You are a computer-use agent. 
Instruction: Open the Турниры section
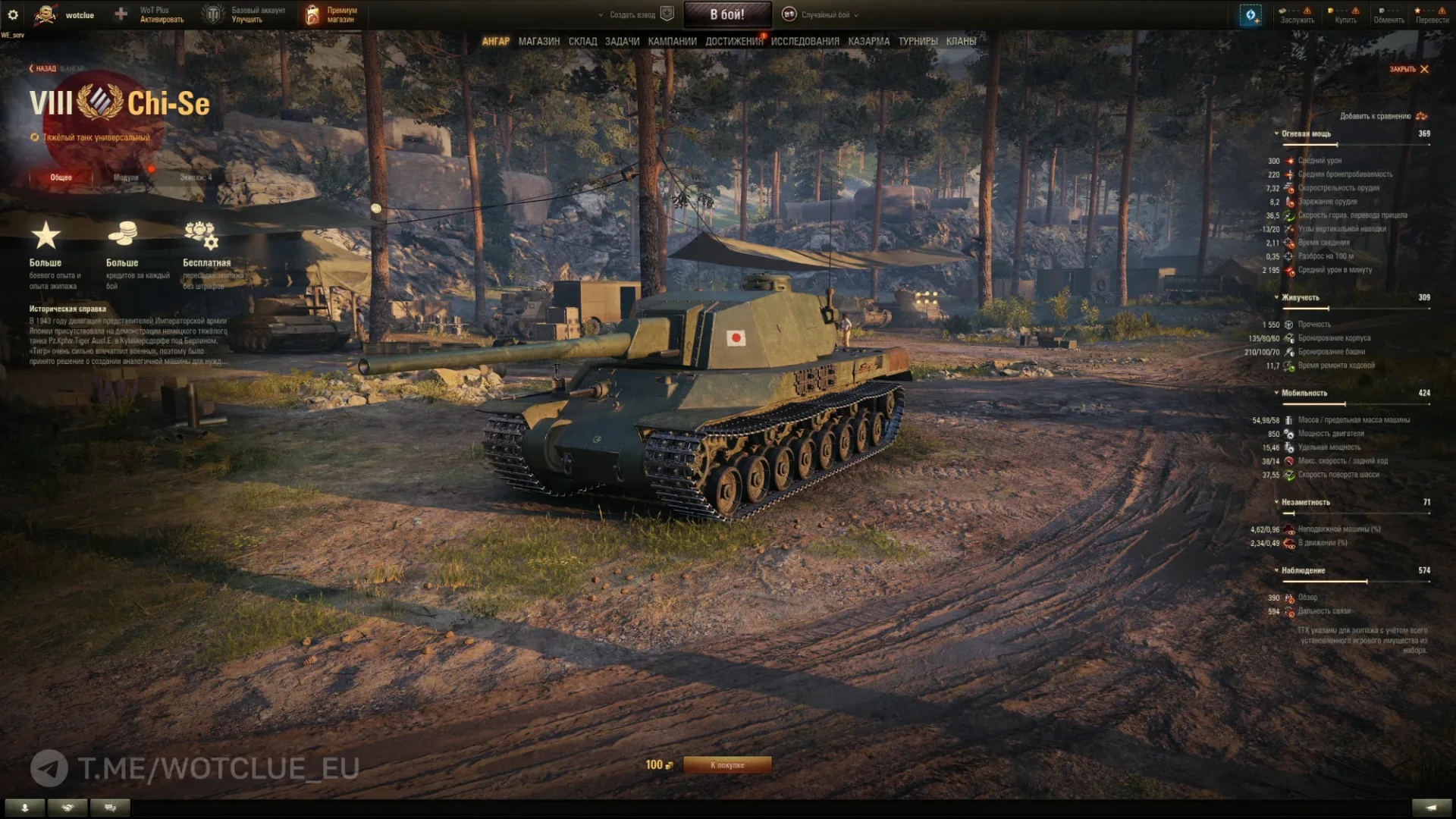click(x=918, y=42)
